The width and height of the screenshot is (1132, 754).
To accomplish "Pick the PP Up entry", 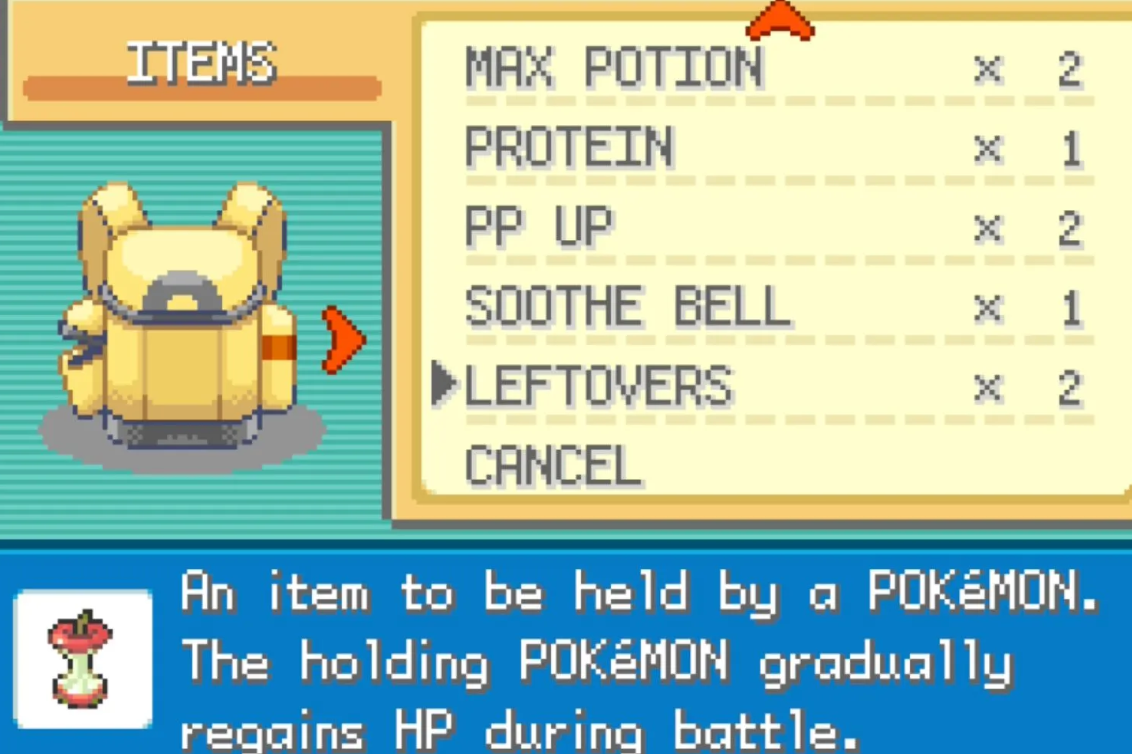I will [x=539, y=229].
